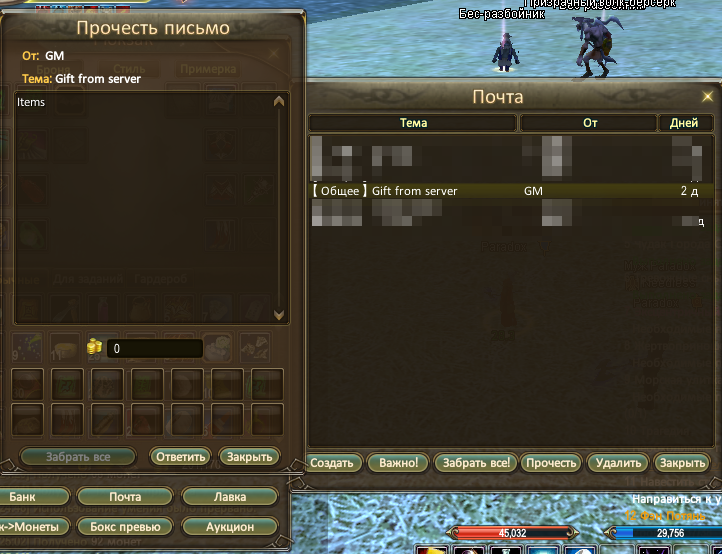Collect everything with Забрать все! button
Image resolution: width=722 pixels, height=554 pixels.
[476, 463]
